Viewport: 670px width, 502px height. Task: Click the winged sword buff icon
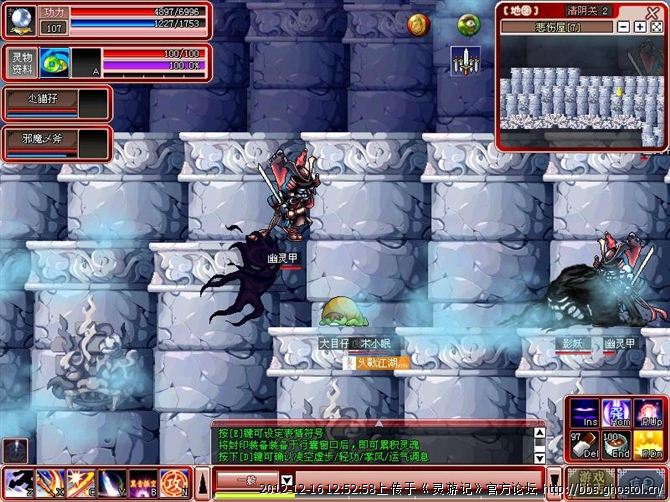click(465, 60)
